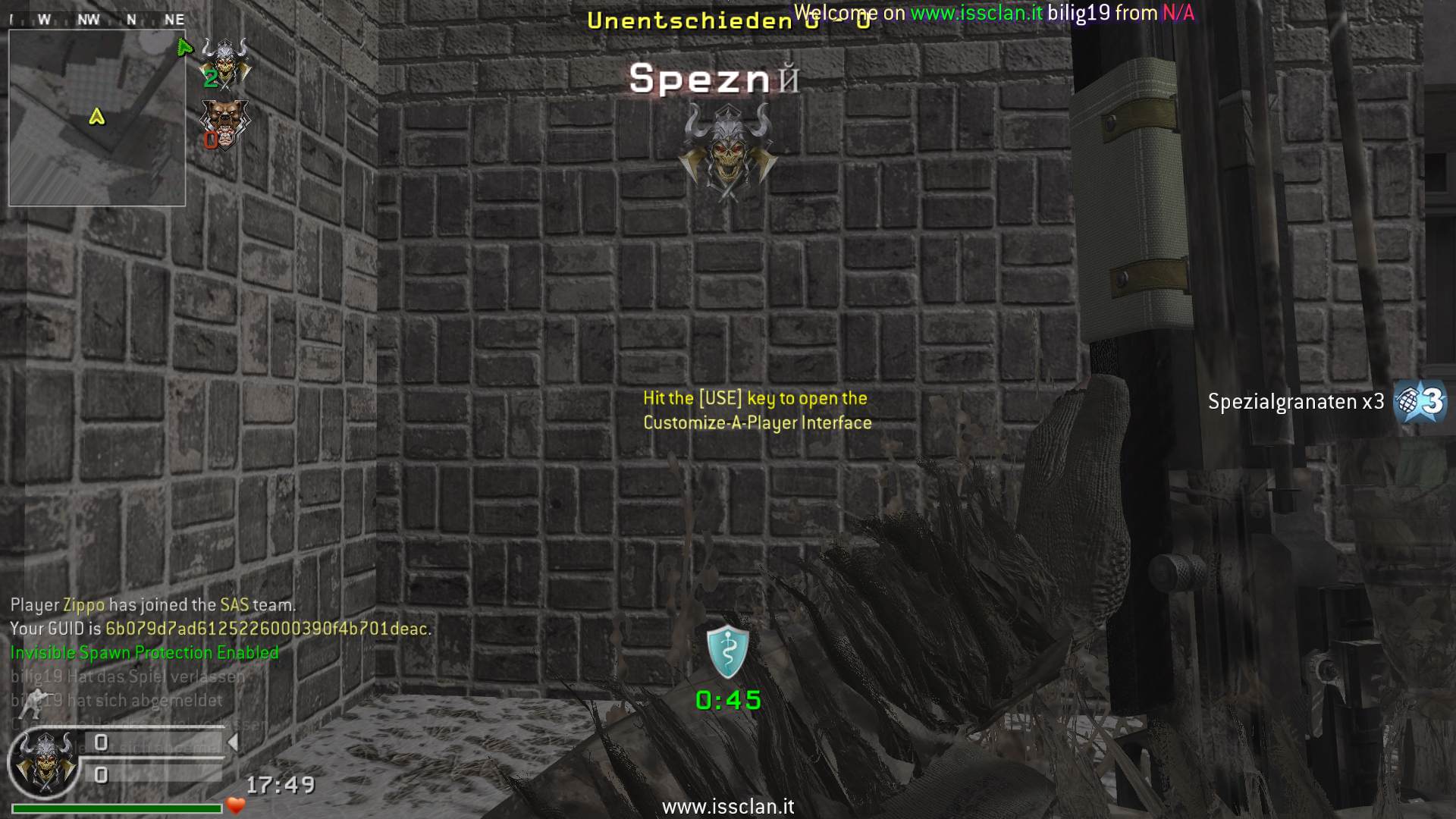Click the minimap in the corner
1456x819 pixels.
(x=97, y=118)
